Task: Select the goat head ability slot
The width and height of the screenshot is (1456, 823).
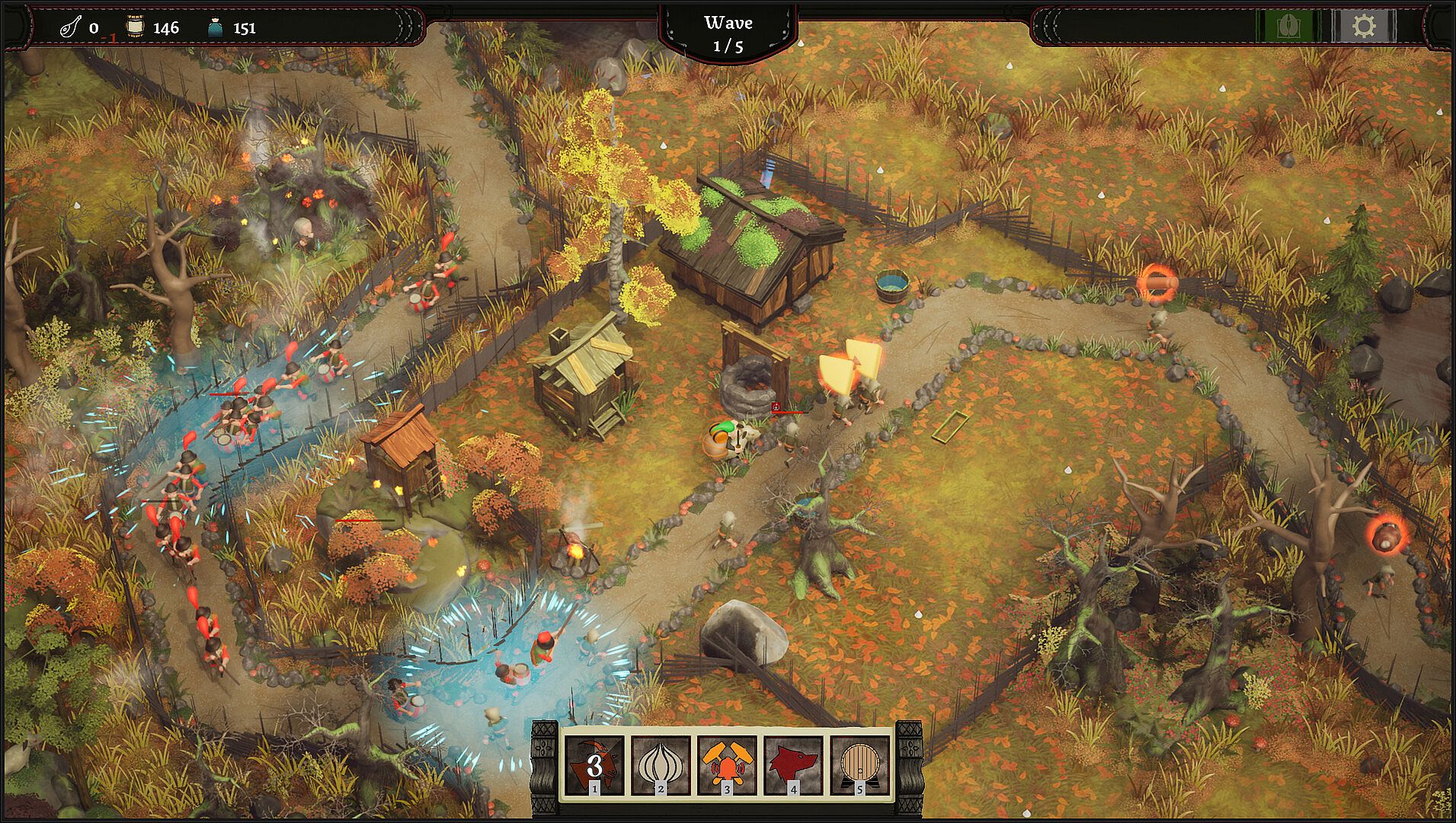Action: 594,765
